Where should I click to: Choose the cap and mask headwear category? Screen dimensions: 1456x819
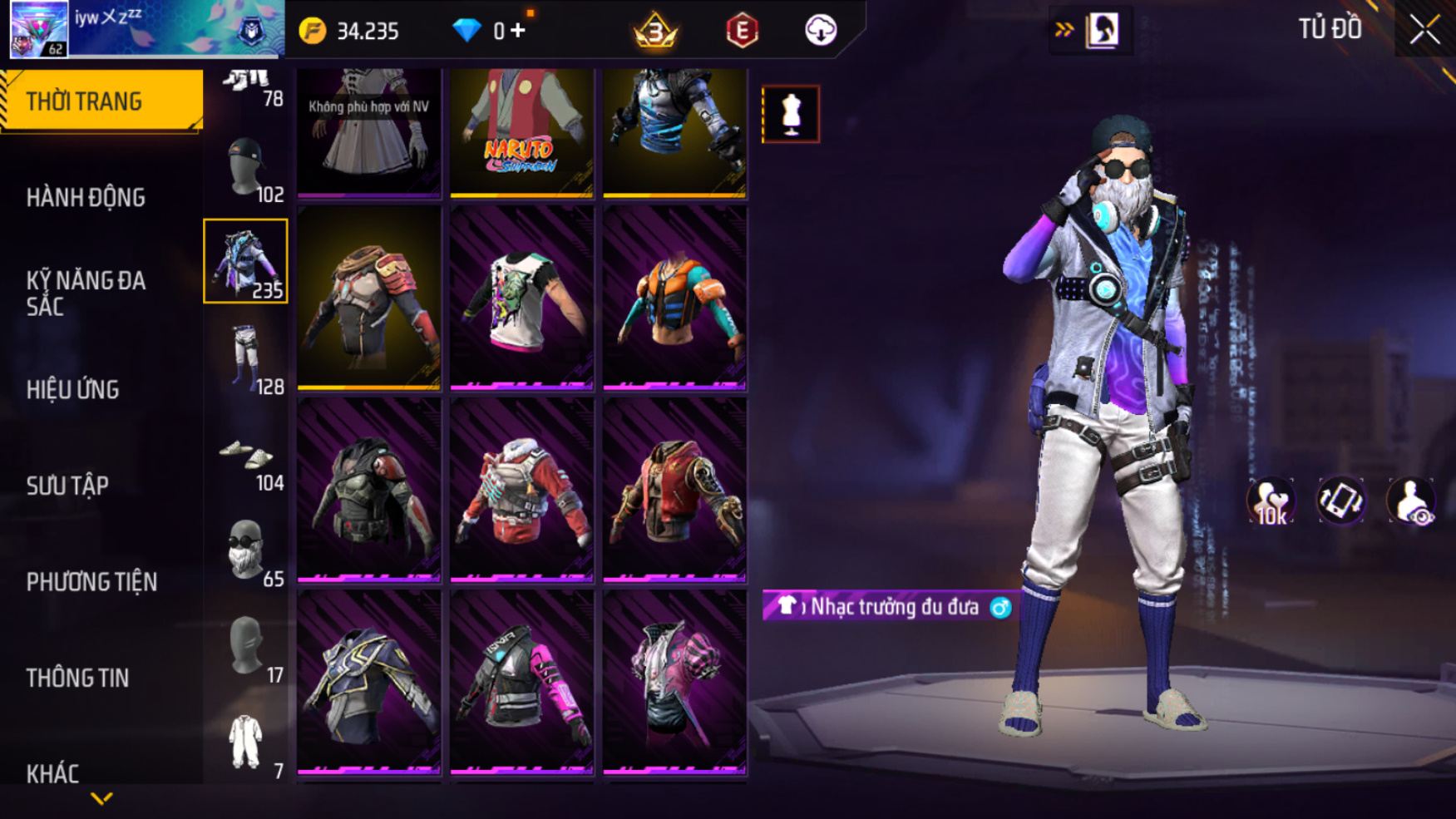246,169
